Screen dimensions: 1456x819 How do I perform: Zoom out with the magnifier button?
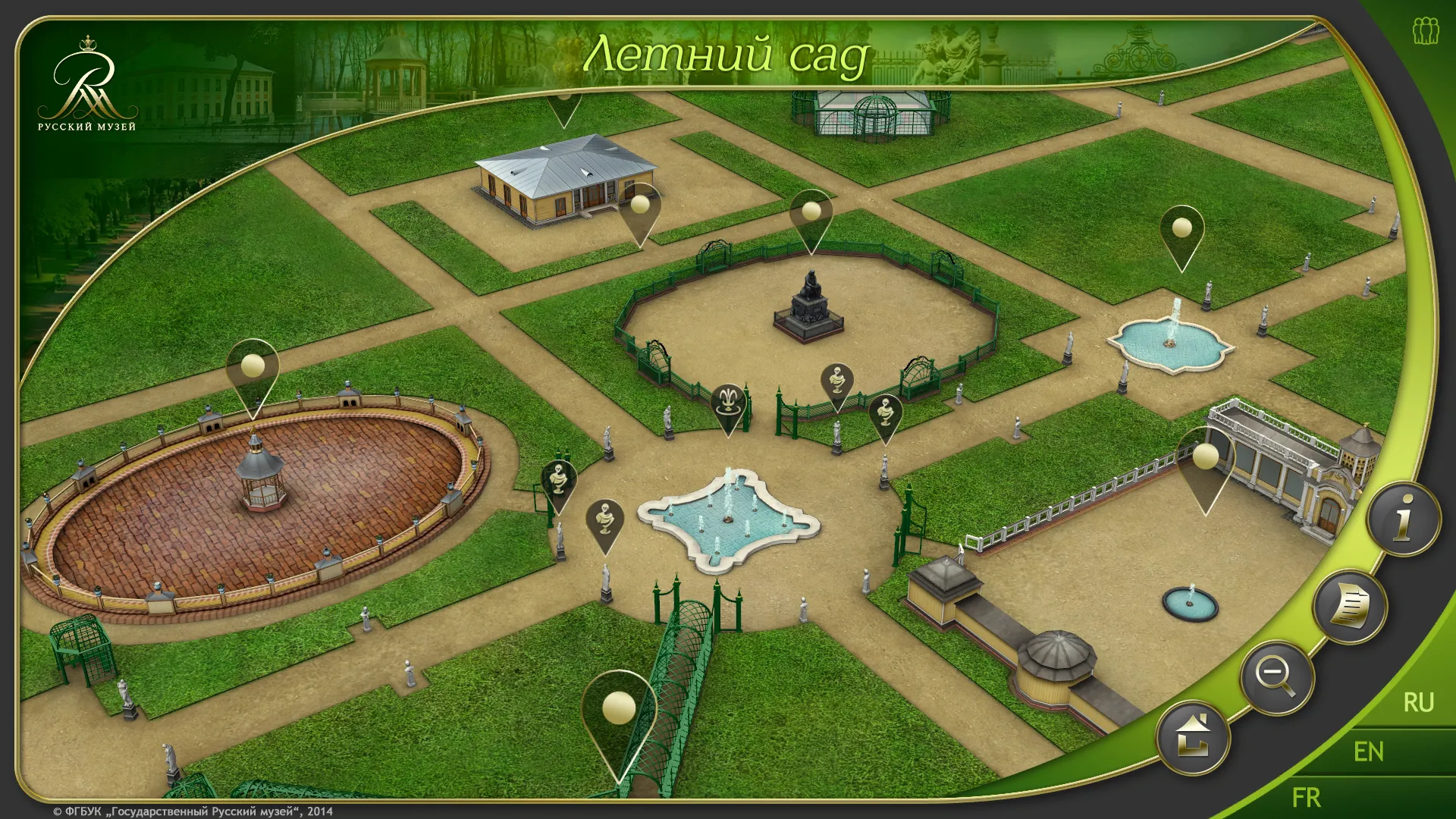[x=1277, y=677]
